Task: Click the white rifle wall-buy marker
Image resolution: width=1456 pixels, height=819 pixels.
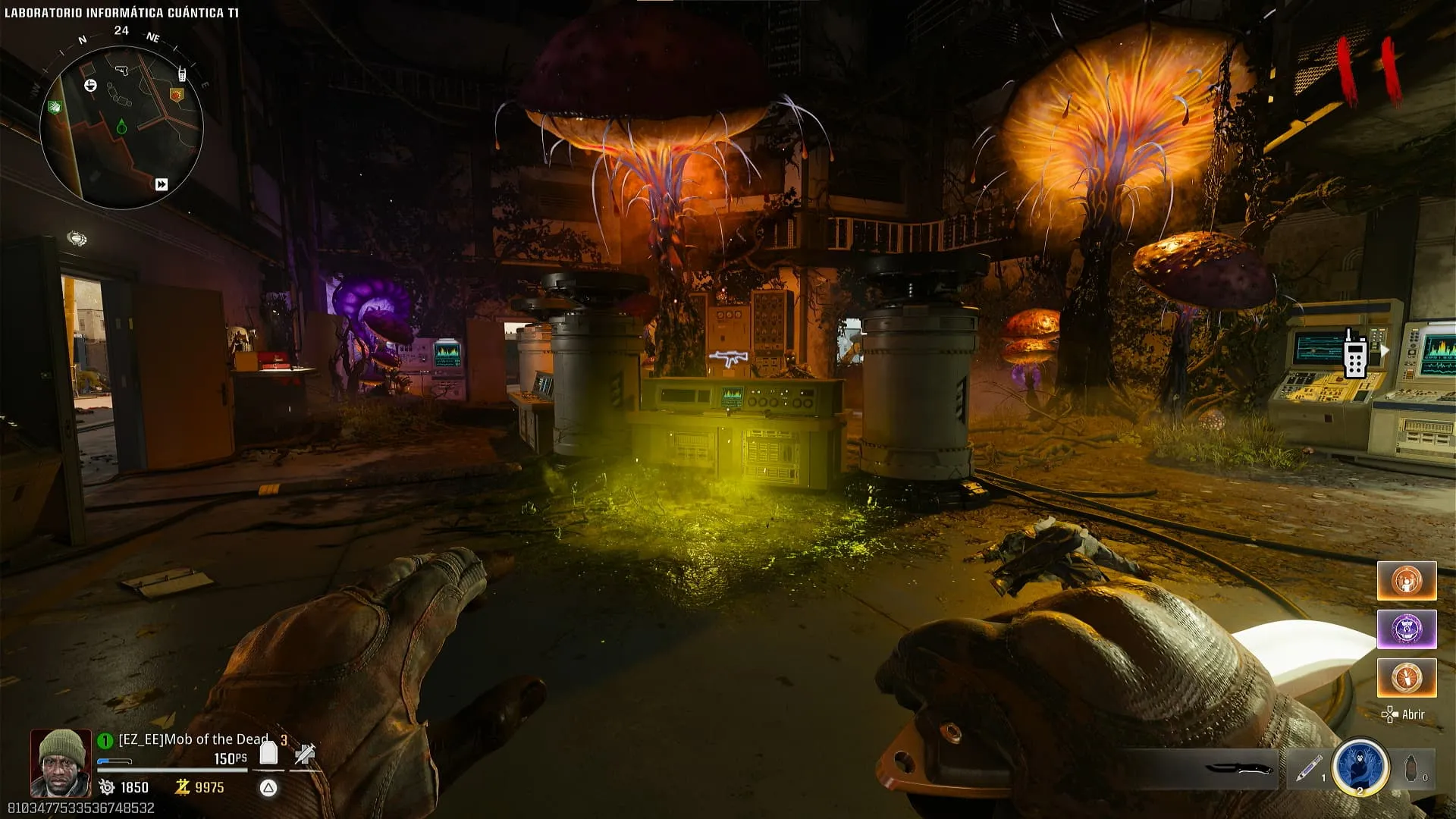Action: (728, 357)
